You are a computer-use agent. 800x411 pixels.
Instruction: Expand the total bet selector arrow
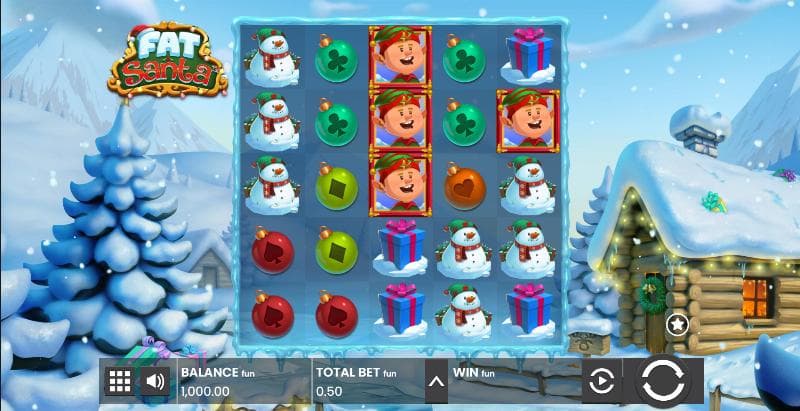(x=435, y=381)
